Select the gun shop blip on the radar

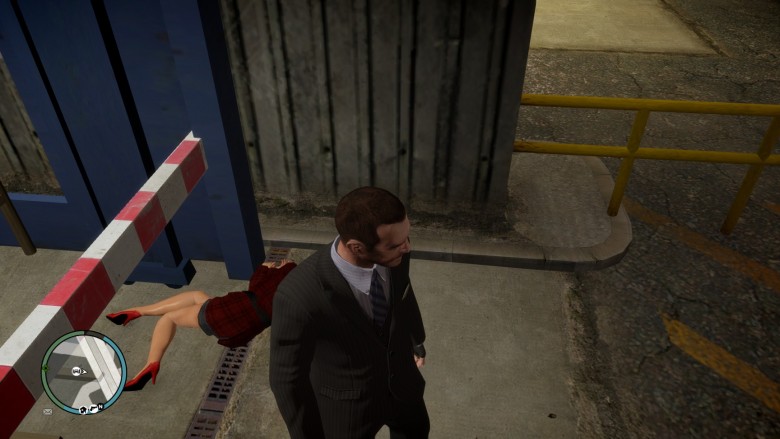[93, 409]
